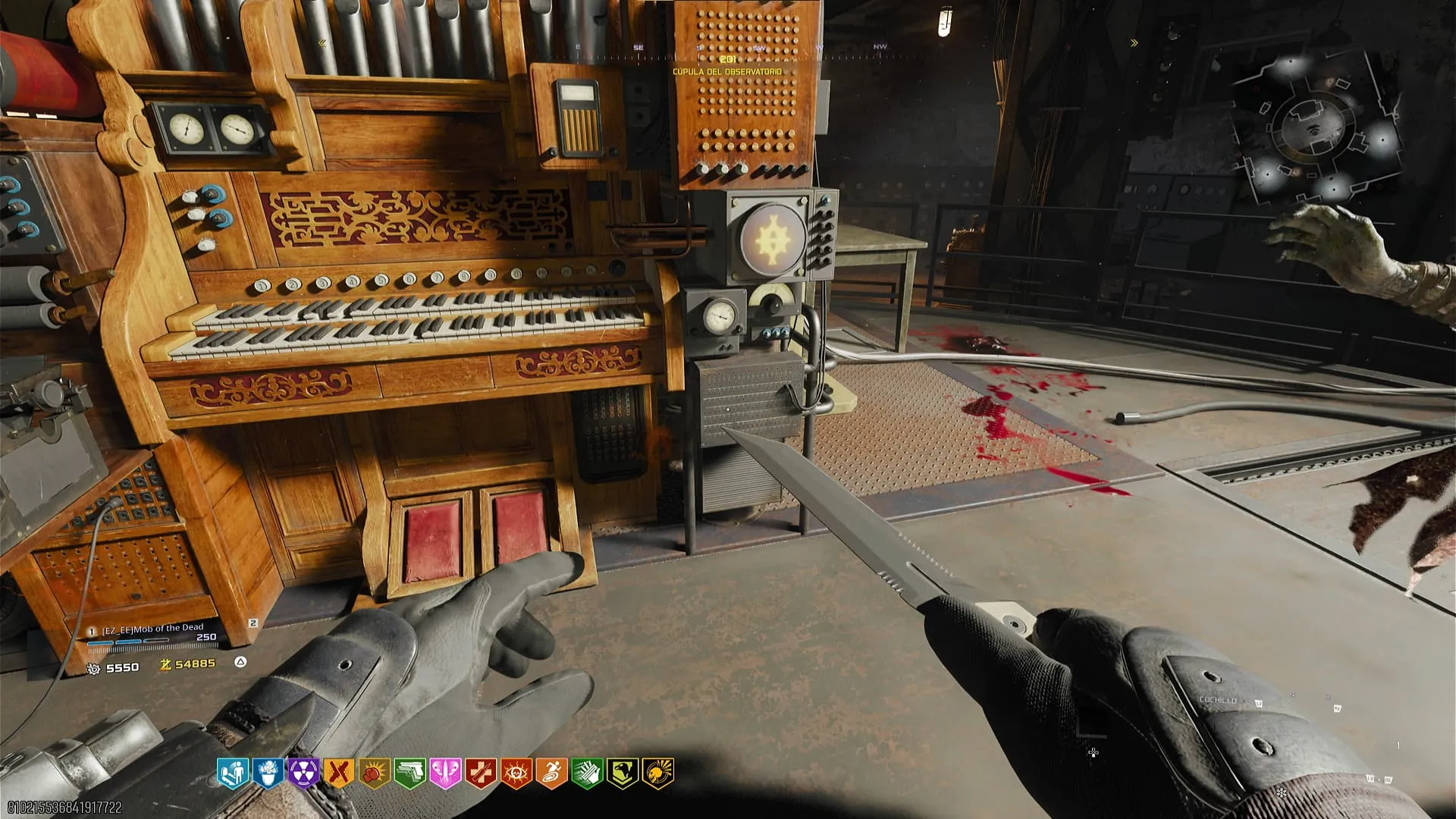Select the yellow screaming skull perk icon
The image size is (1456, 819).
point(657,773)
